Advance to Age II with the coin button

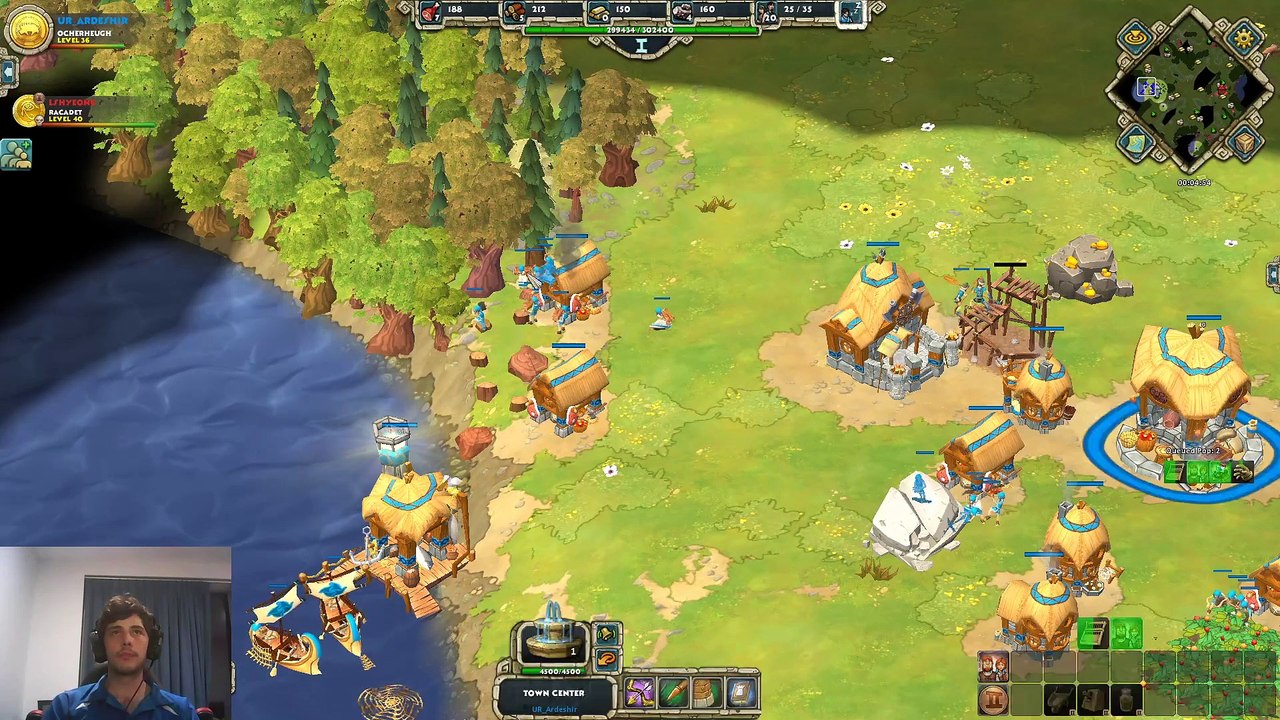993,699
